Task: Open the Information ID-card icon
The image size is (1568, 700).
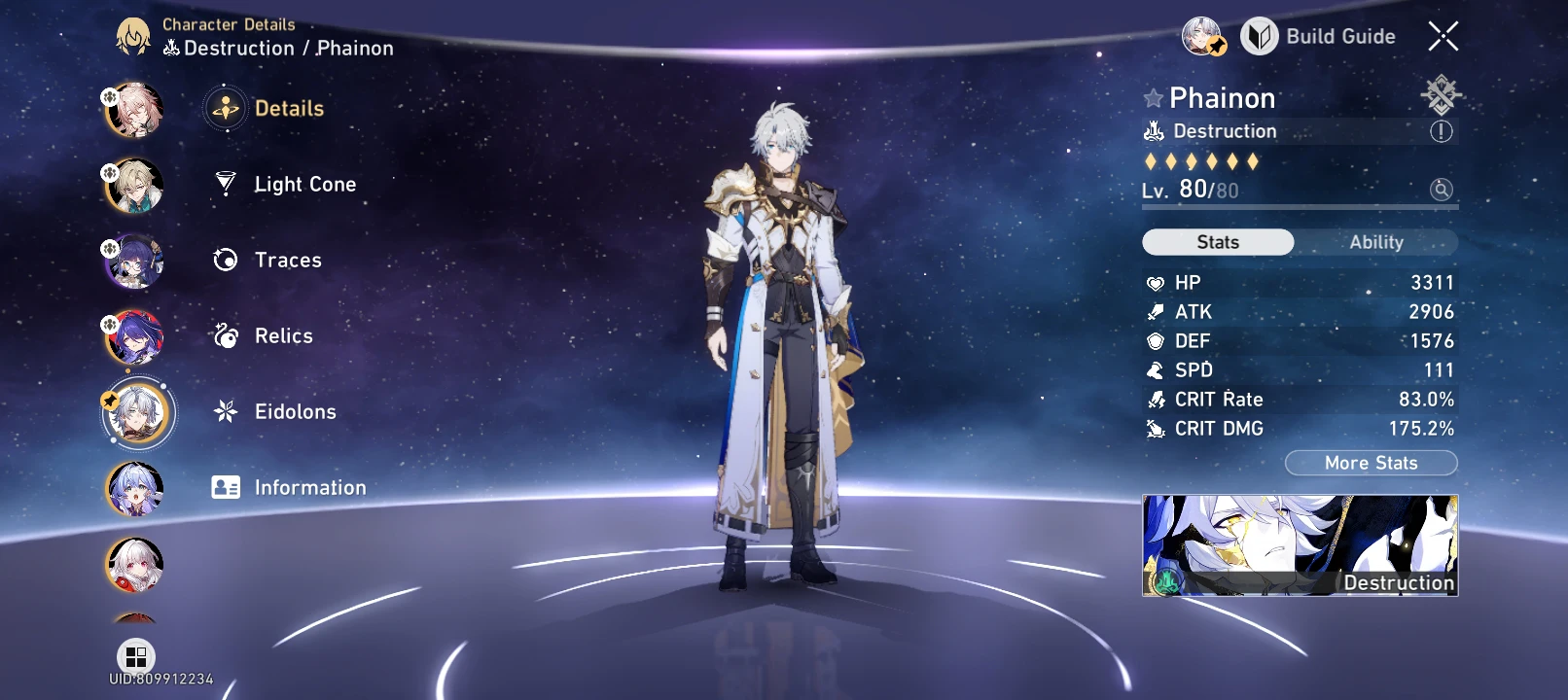Action: pos(225,487)
